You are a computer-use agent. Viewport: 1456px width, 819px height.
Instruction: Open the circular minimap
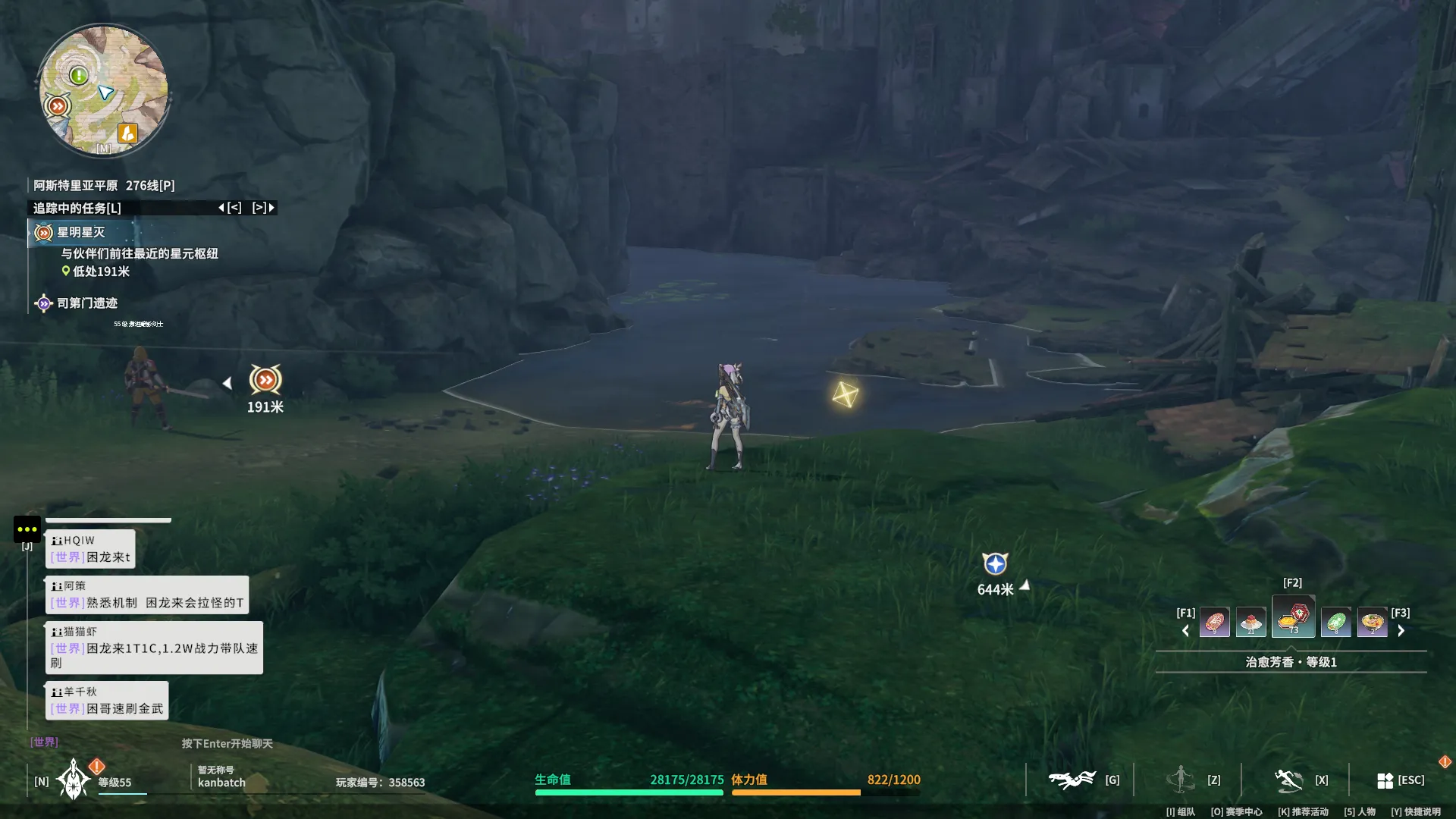point(104,89)
